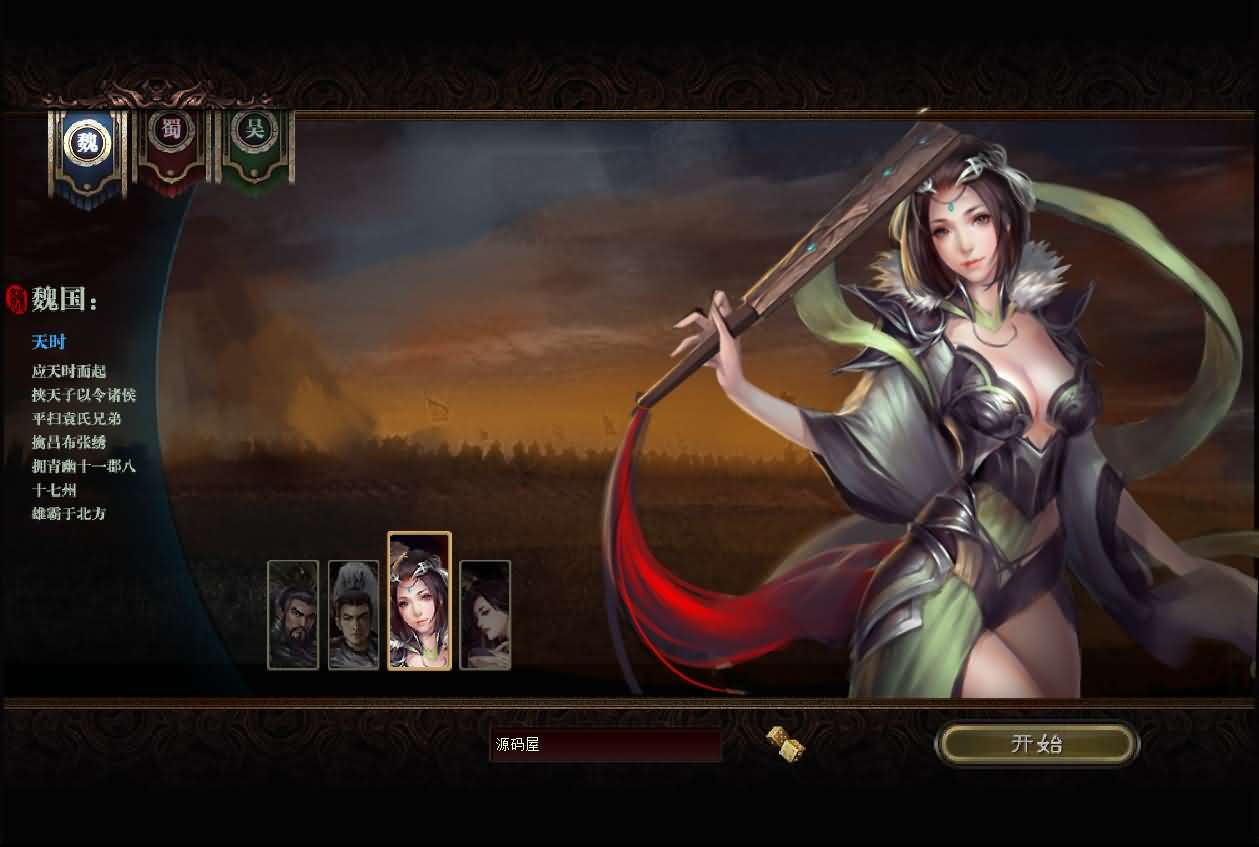This screenshot has width=1259, height=847.
Task: Choose the Wu (吴) kingdom banner
Action: point(255,133)
